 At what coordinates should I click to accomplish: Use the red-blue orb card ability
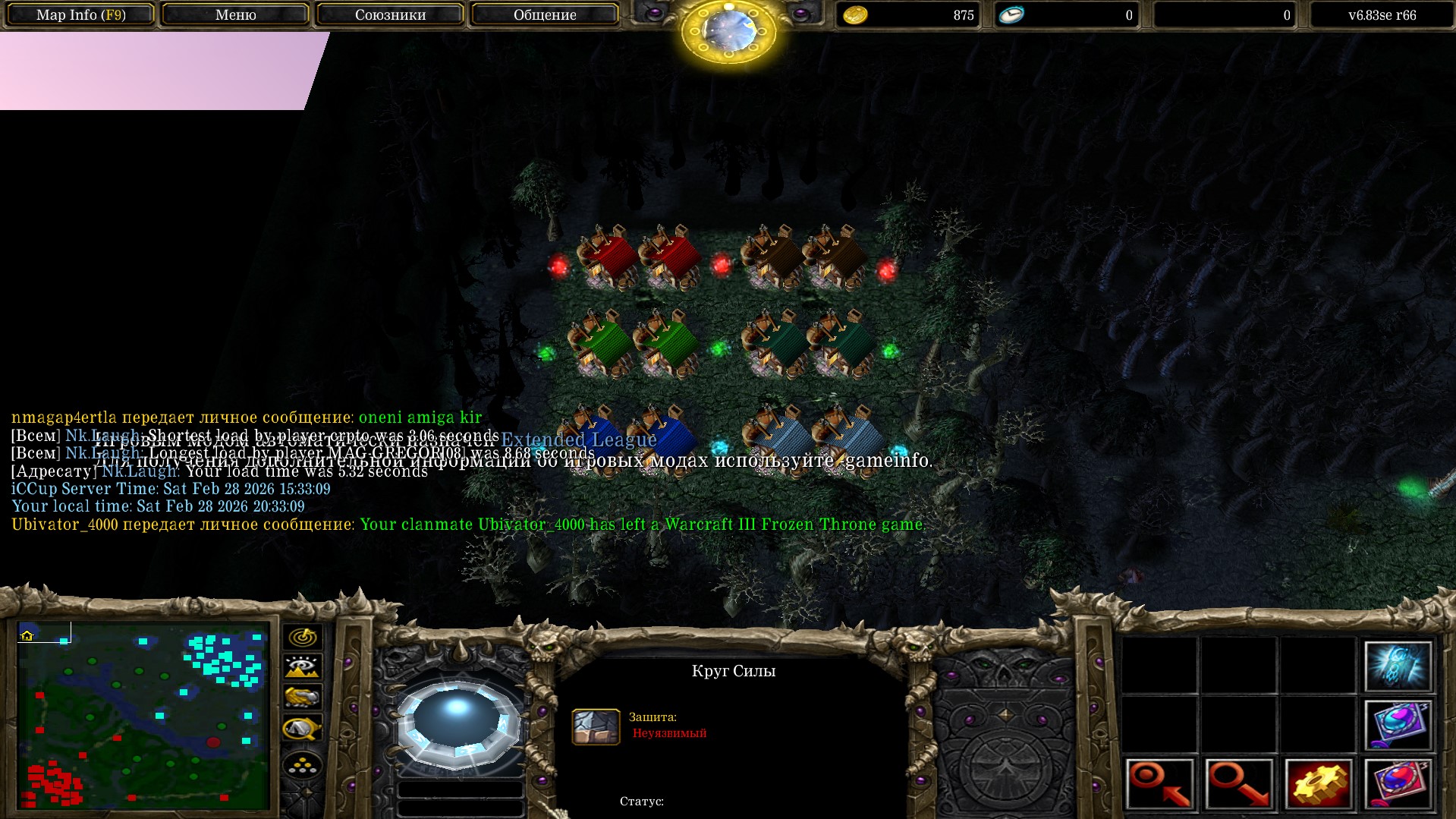coord(1398,783)
